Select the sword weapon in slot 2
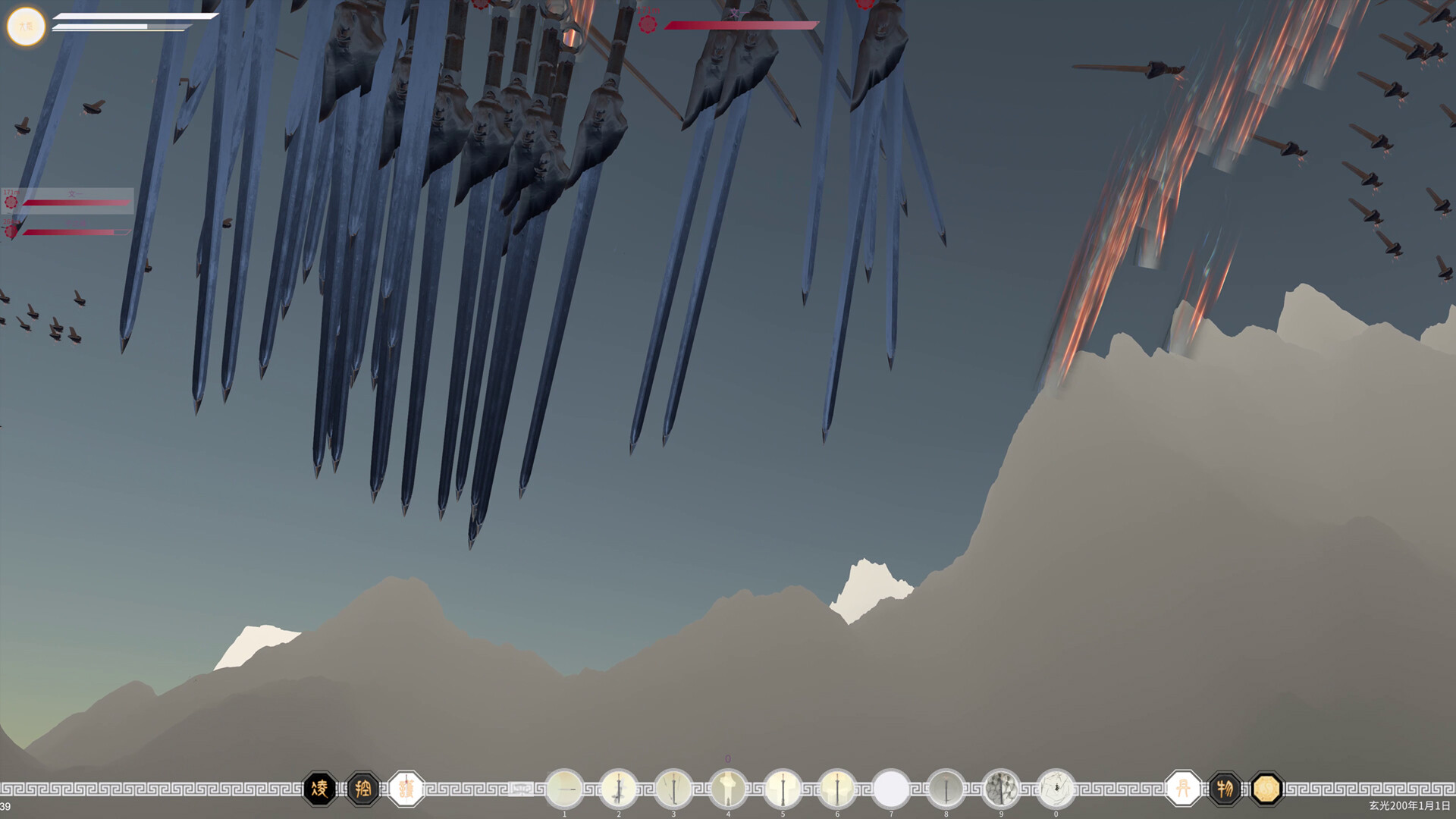The width and height of the screenshot is (1456, 819). [619, 789]
